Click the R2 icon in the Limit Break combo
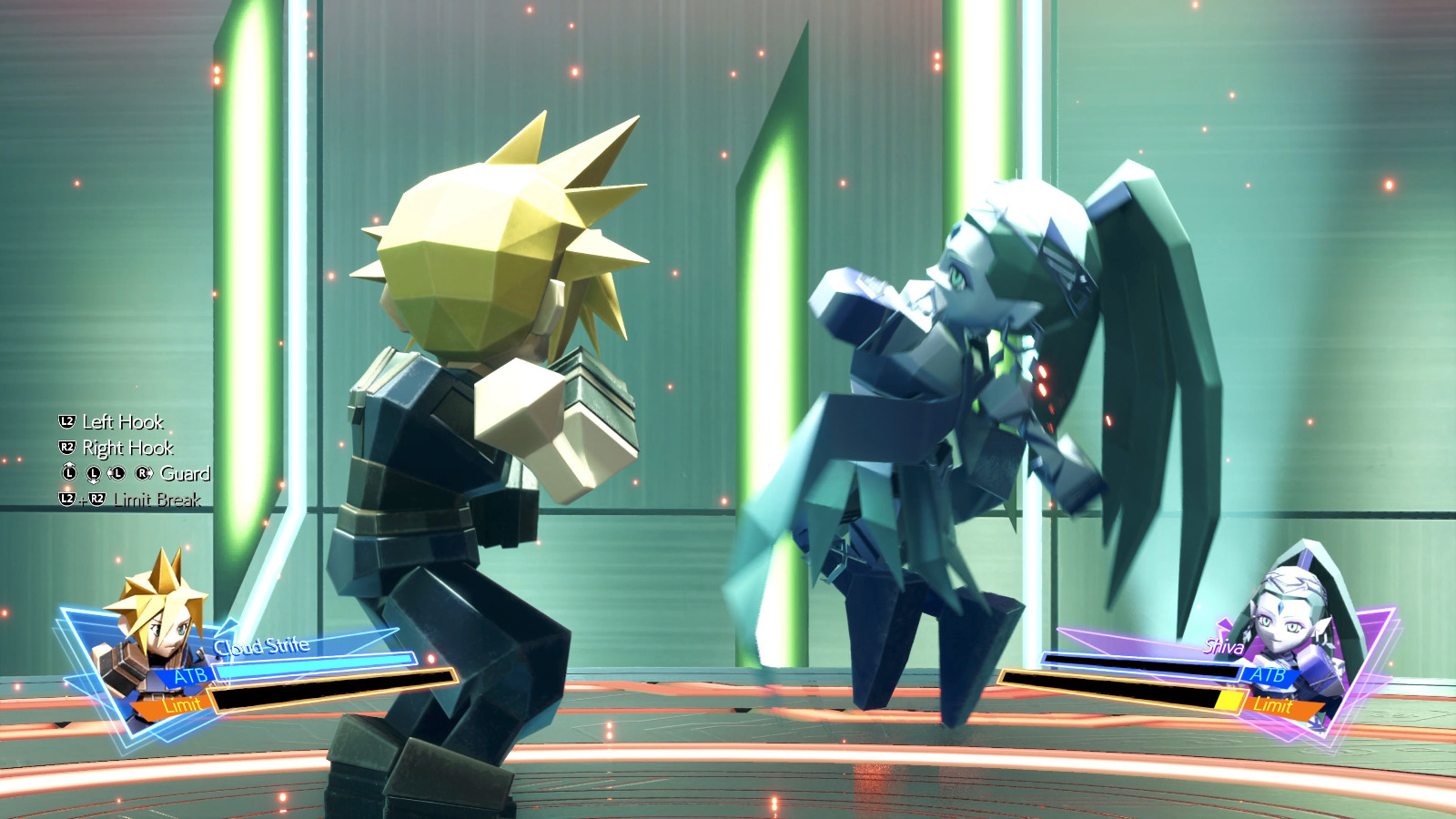1456x819 pixels. (97, 498)
